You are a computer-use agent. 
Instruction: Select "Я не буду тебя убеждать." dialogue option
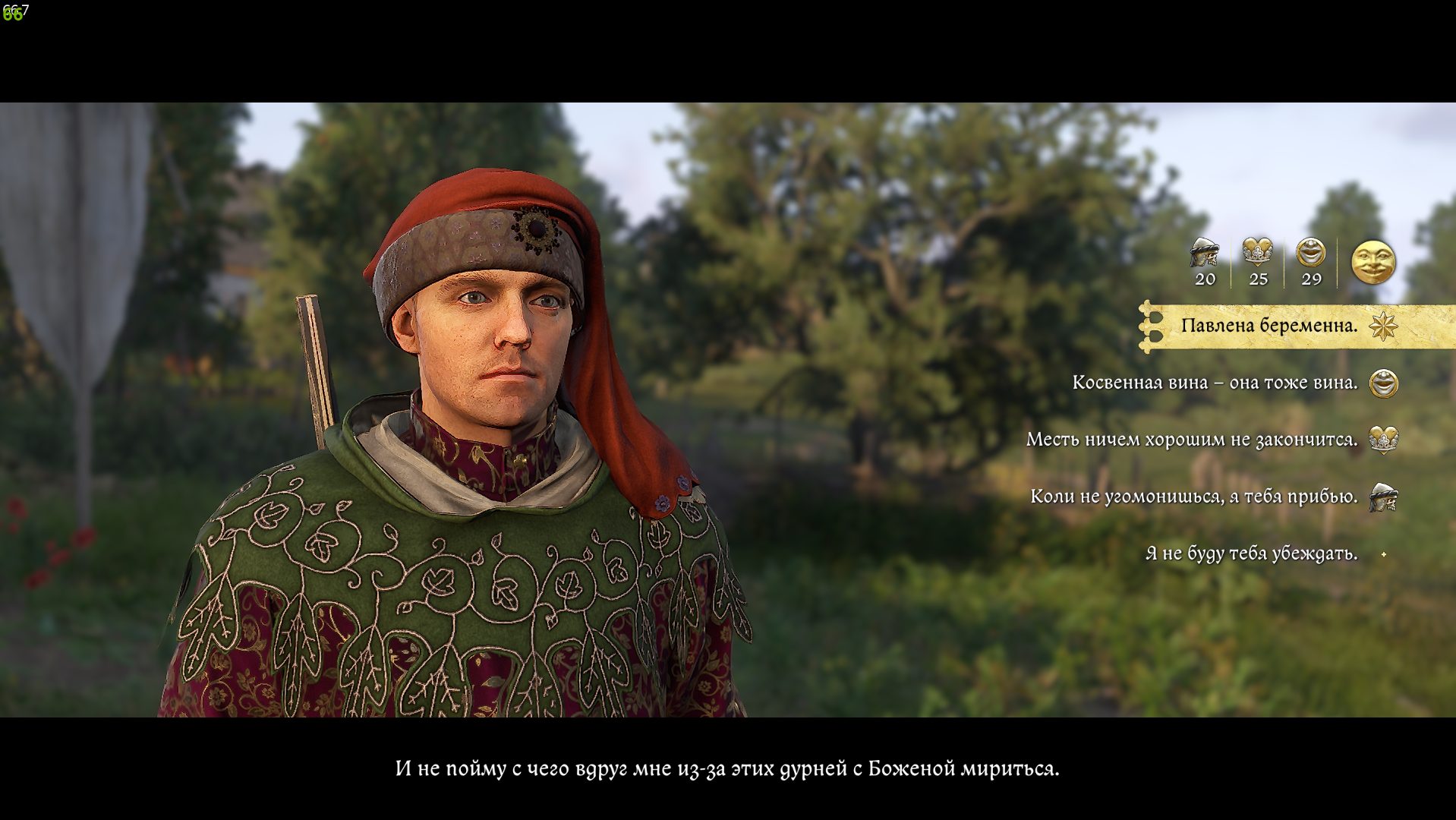1251,553
